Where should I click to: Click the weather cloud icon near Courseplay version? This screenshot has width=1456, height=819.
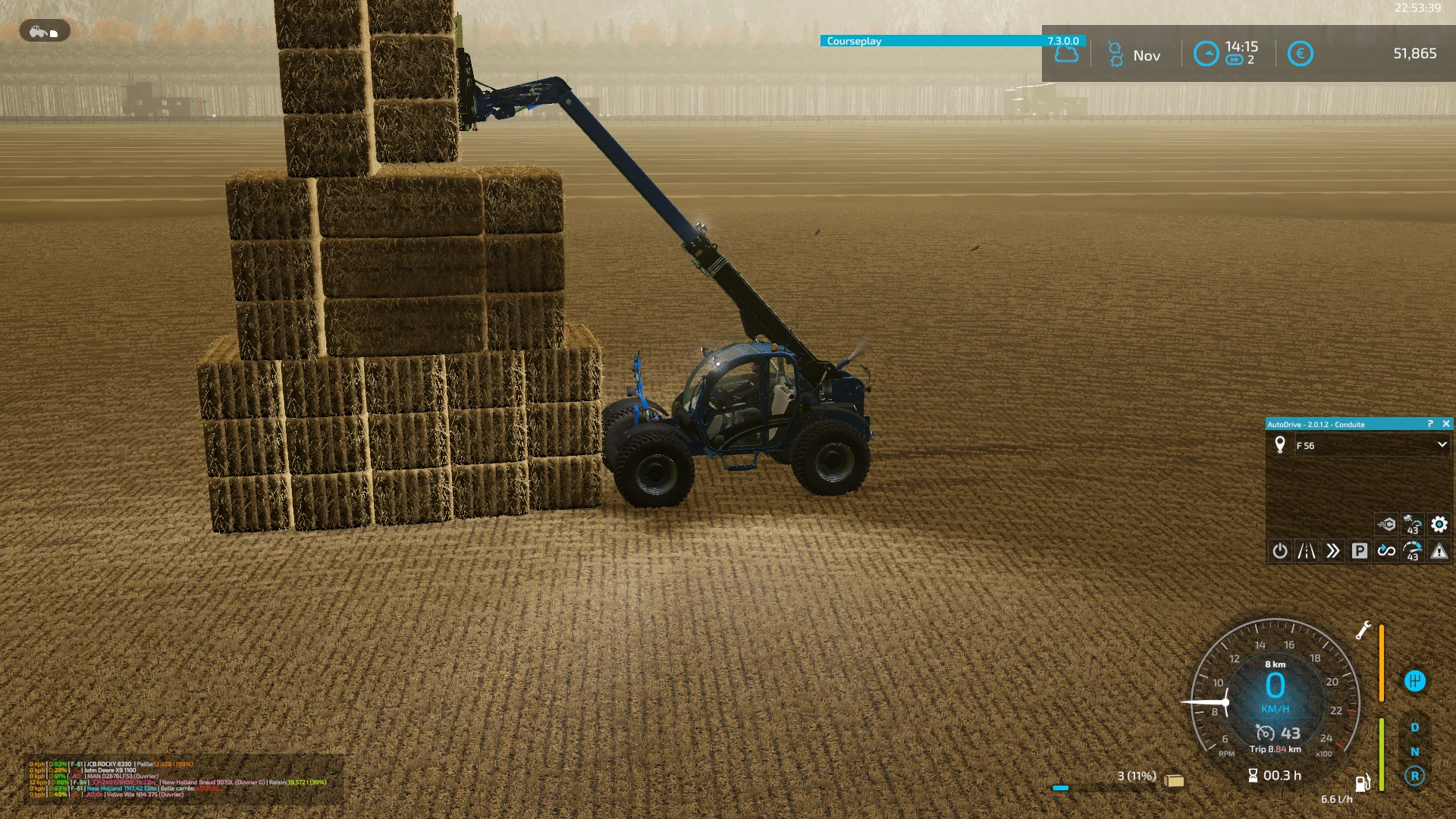[1065, 55]
